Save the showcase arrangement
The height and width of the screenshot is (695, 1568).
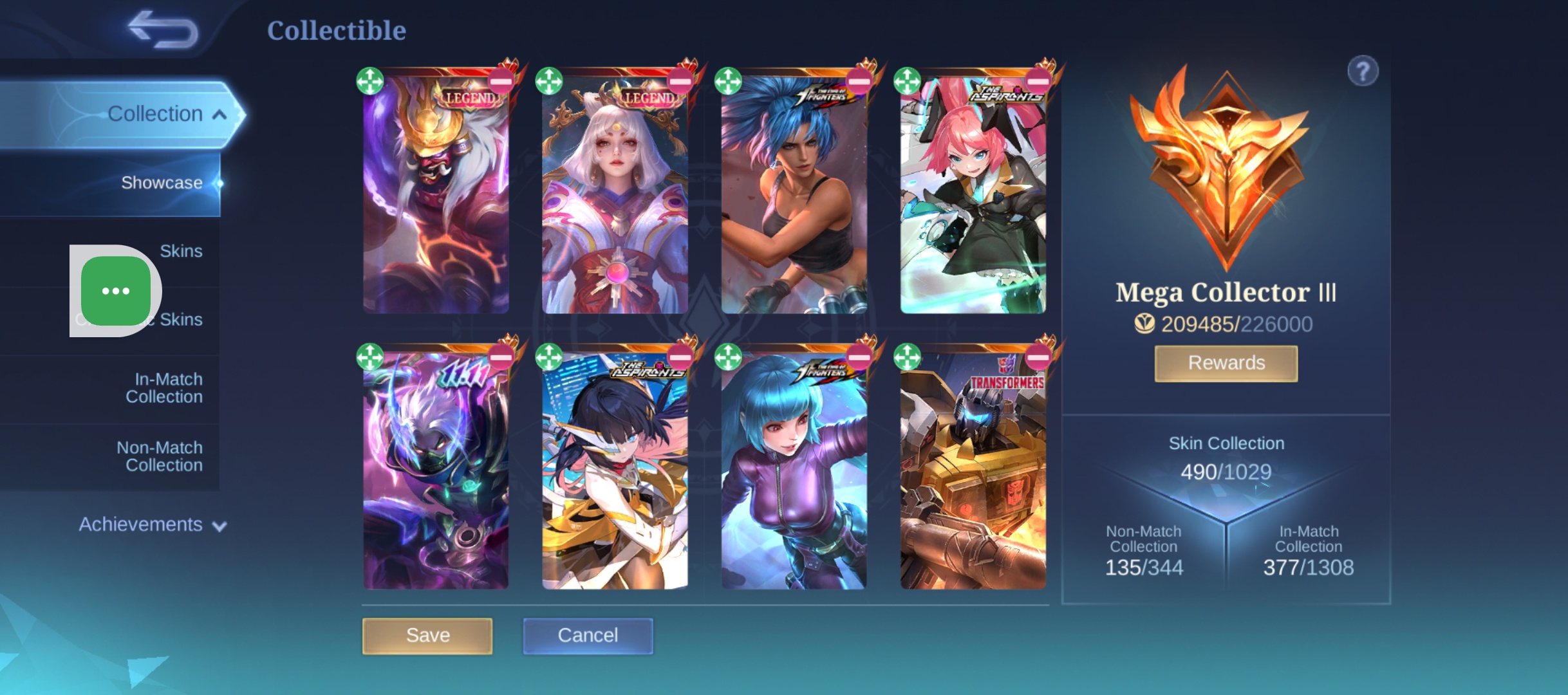point(427,636)
